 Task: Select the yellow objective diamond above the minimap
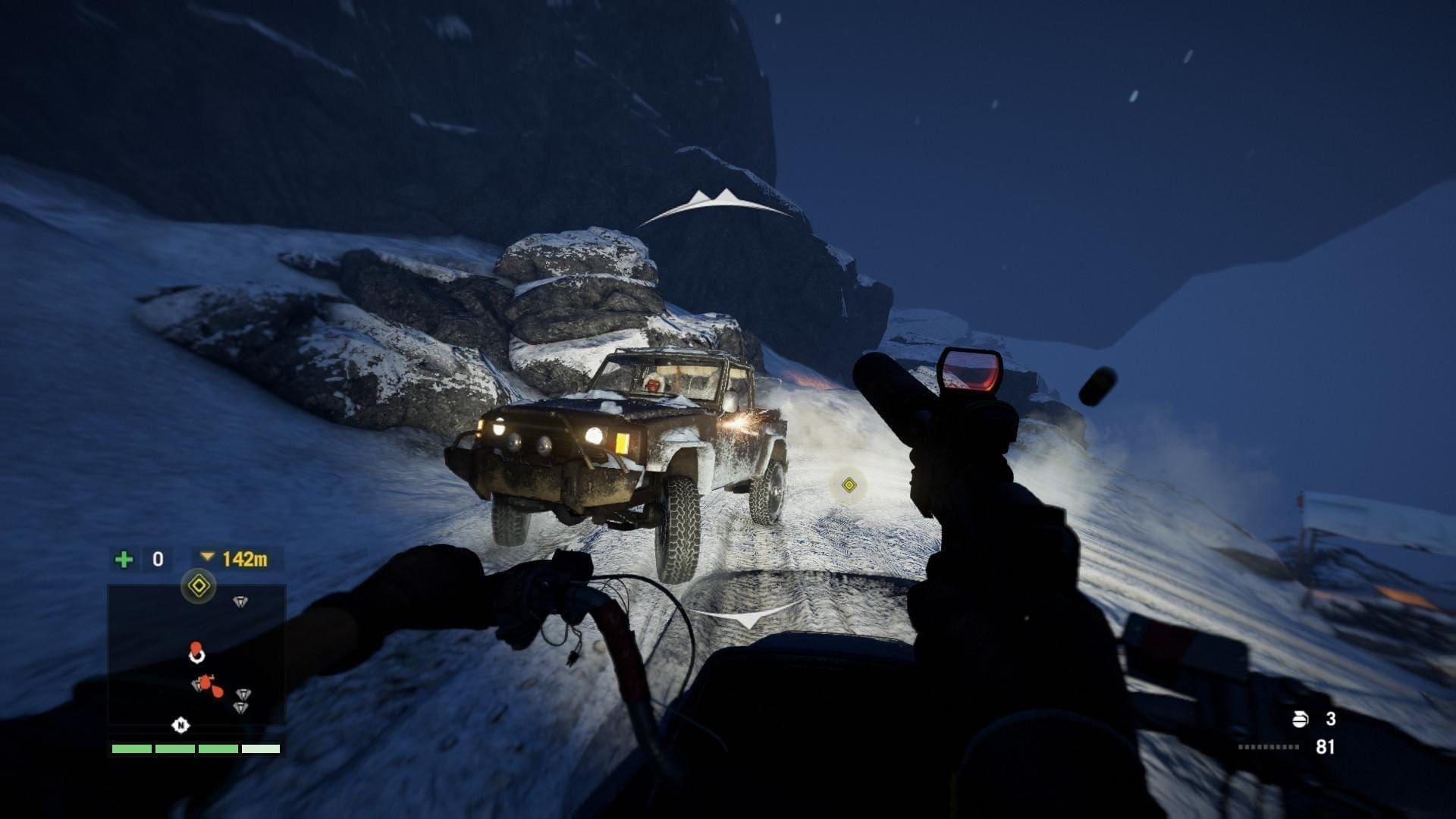point(199,585)
